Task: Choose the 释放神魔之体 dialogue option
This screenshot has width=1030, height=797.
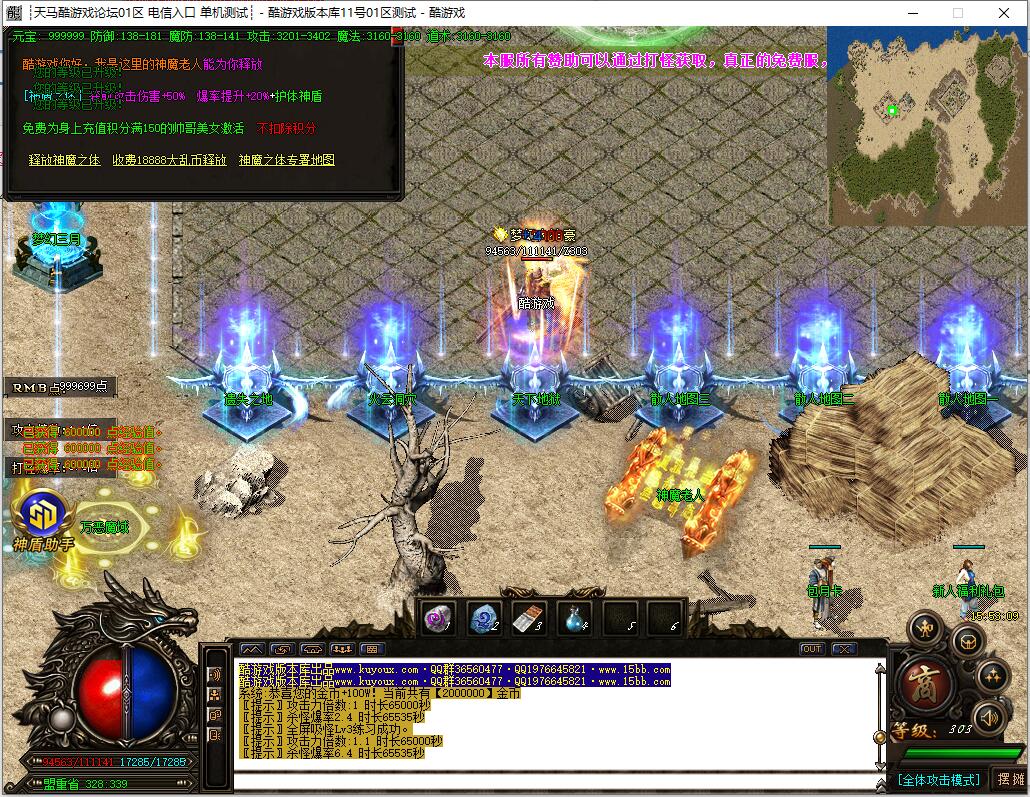Action: coord(64,160)
